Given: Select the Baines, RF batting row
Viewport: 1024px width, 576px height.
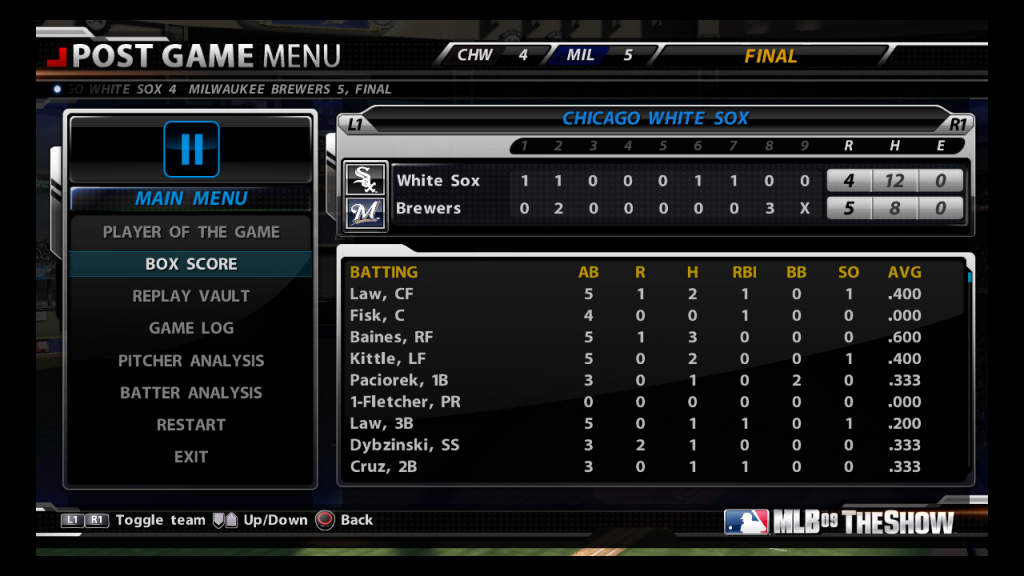Looking at the screenshot, I should (x=650, y=337).
